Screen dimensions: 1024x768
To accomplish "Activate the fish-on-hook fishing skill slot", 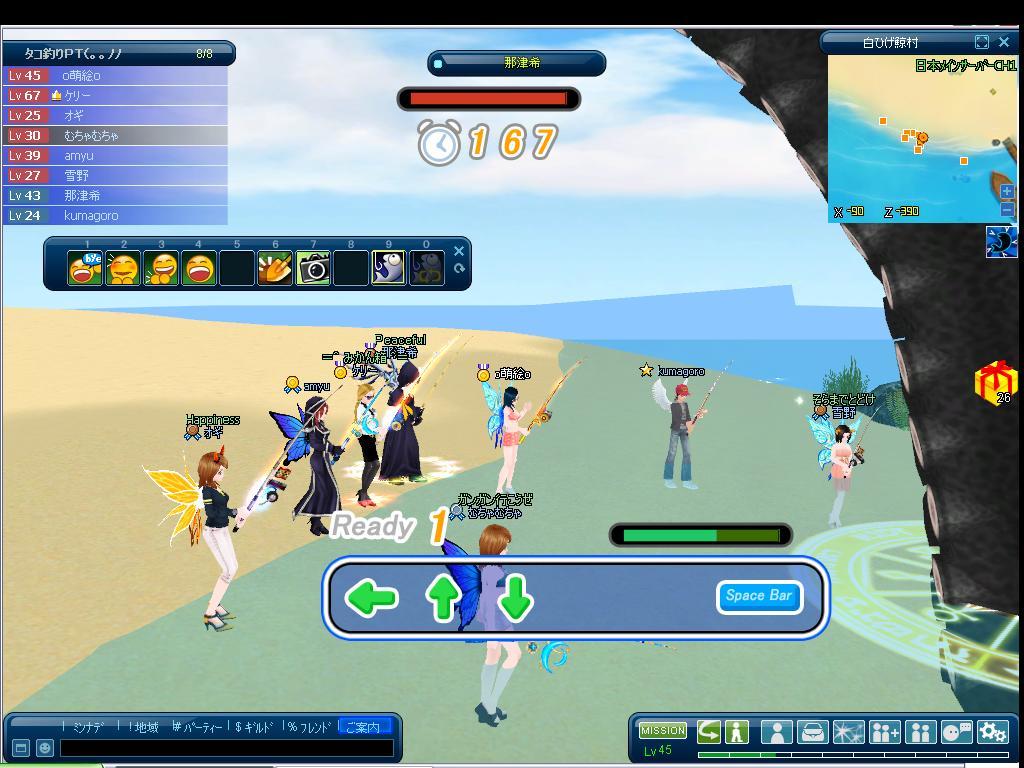I will (x=389, y=268).
